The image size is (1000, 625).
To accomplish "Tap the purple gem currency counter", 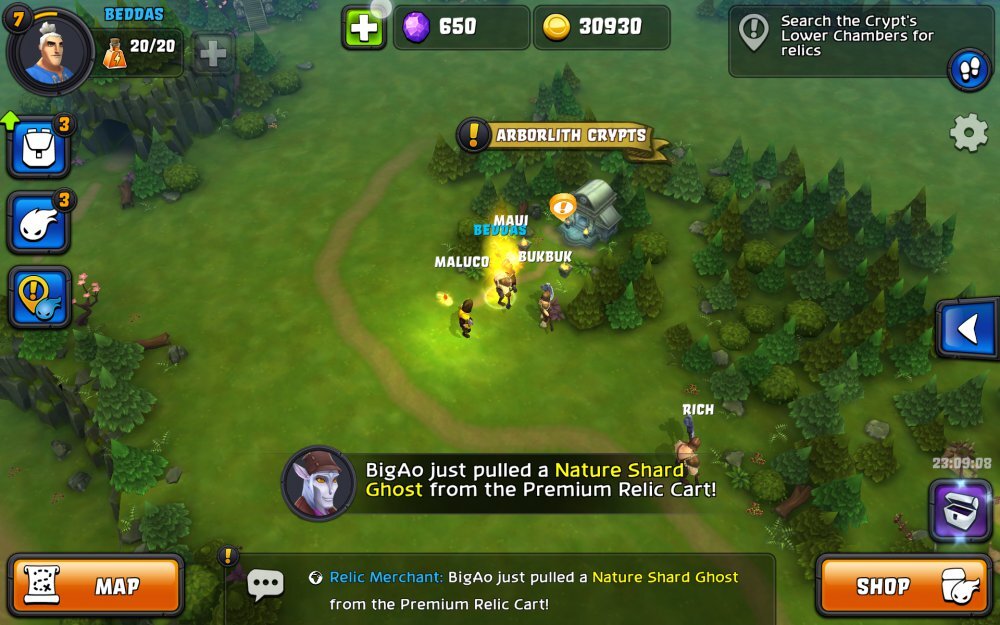I will (462, 28).
